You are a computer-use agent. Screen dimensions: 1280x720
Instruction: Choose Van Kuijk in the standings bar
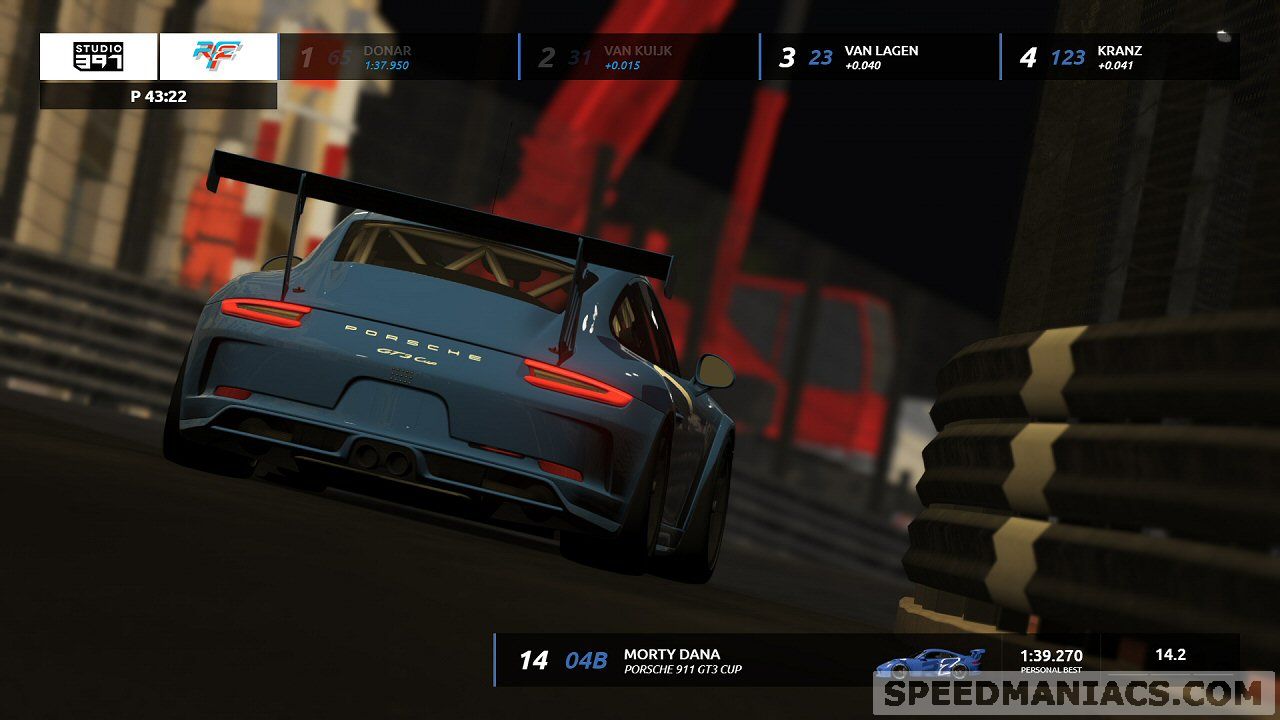(x=639, y=57)
